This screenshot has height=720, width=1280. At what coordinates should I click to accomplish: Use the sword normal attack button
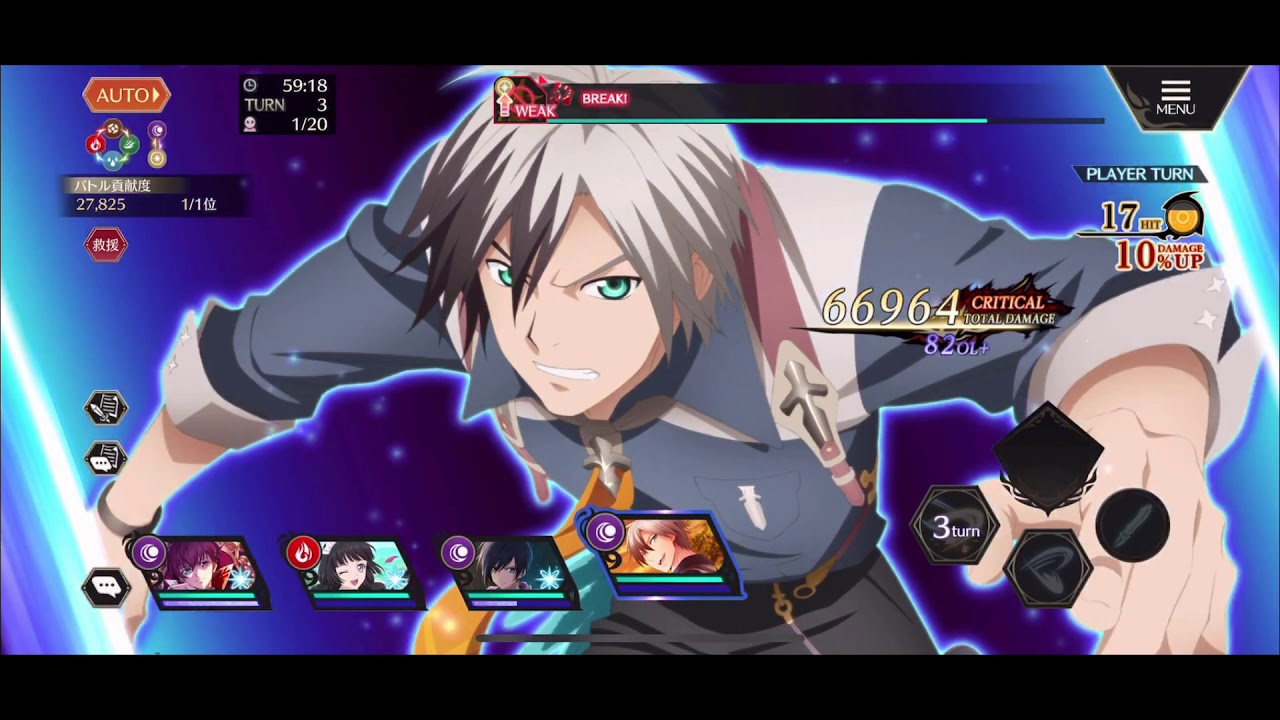click(x=1133, y=524)
